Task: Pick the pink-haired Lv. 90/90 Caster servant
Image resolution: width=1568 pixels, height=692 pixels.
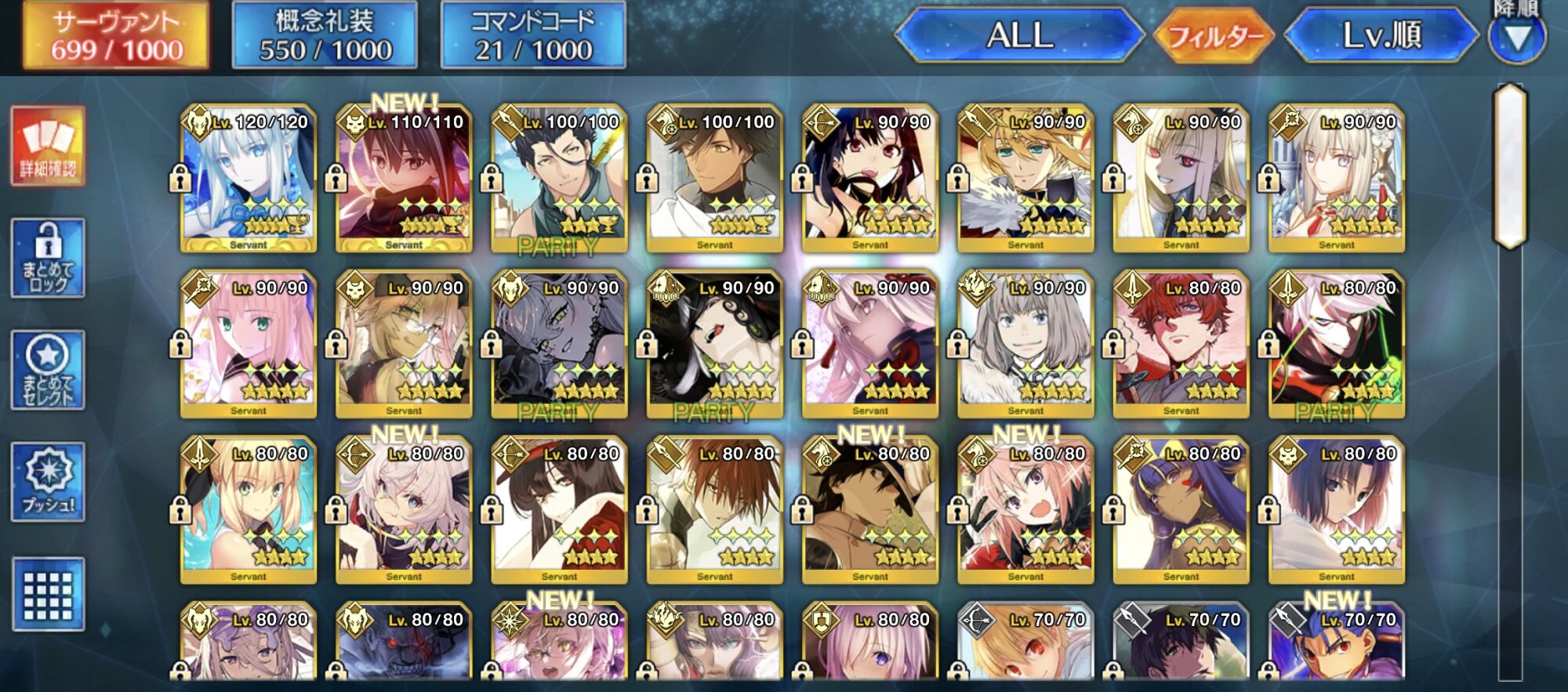Action: tap(249, 345)
